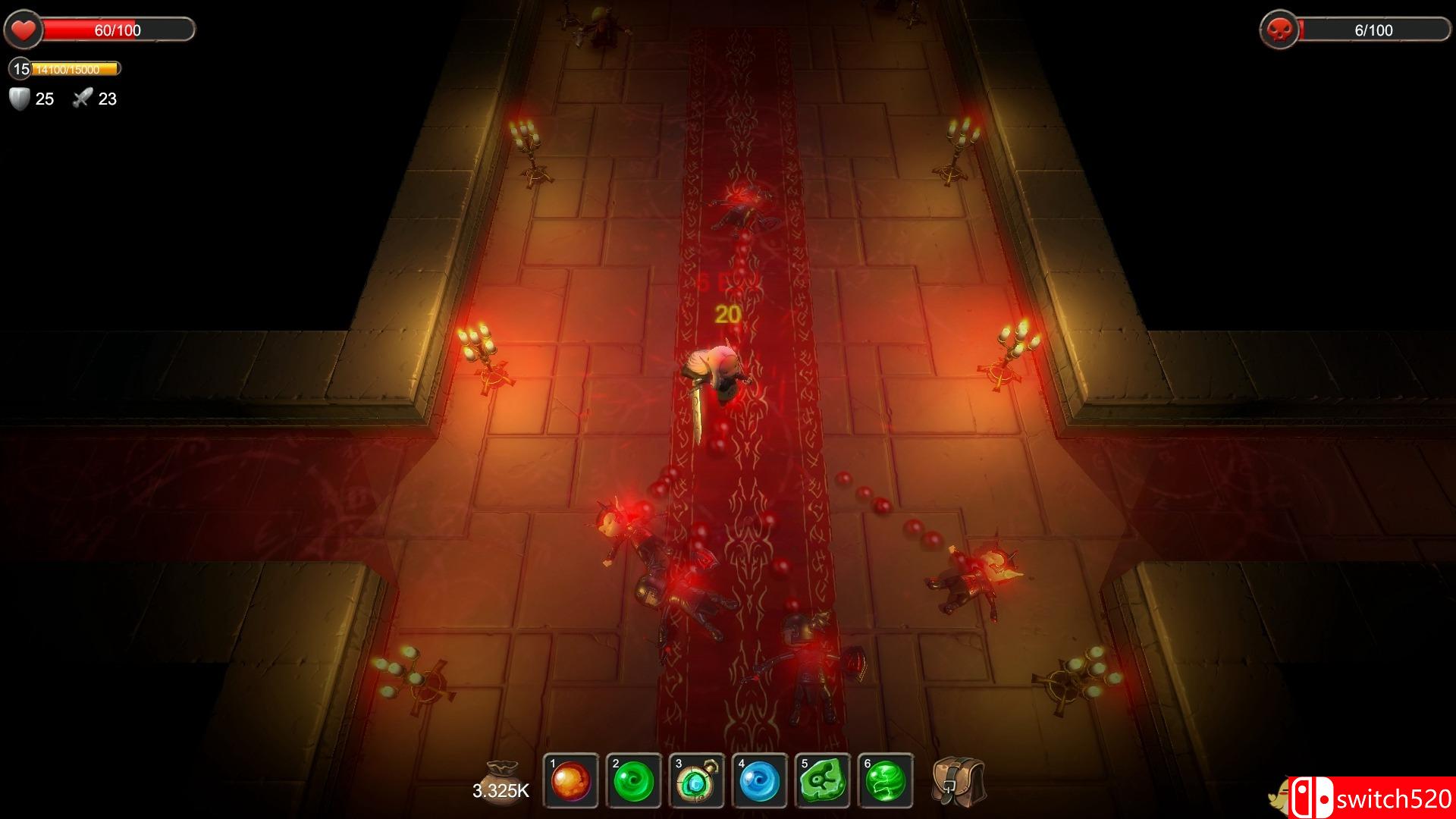Viewport: 1456px width, 819px height.
Task: Use the green lightning orb in slot 6
Action: pos(886,781)
